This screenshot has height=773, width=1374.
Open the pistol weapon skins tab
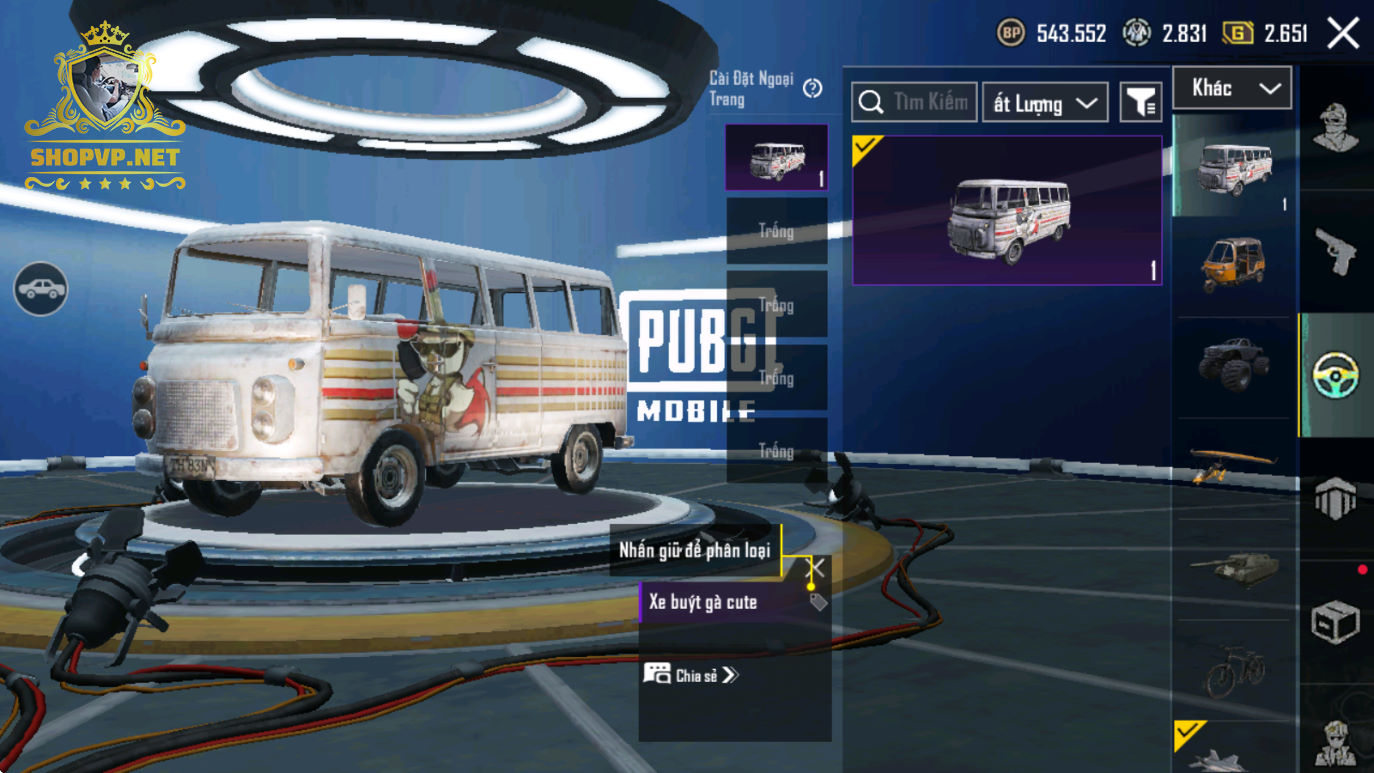1336,251
